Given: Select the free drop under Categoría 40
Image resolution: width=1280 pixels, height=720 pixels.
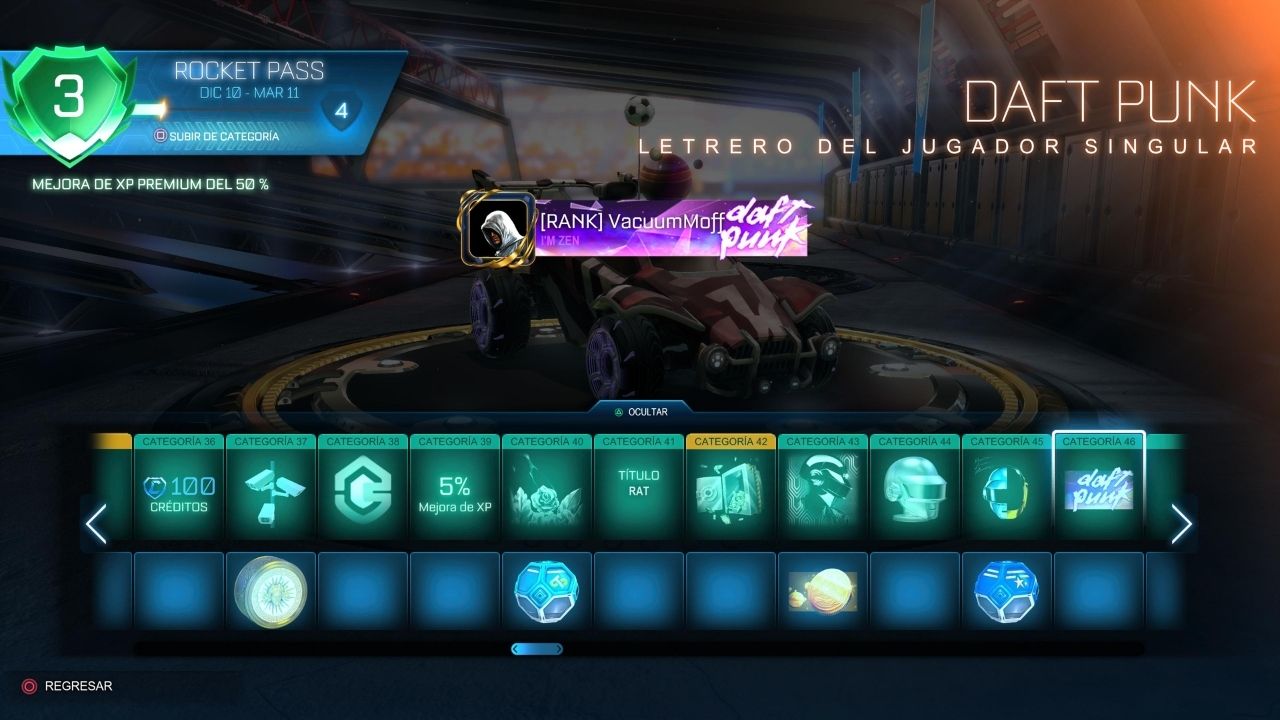Looking at the screenshot, I should click(x=547, y=591).
